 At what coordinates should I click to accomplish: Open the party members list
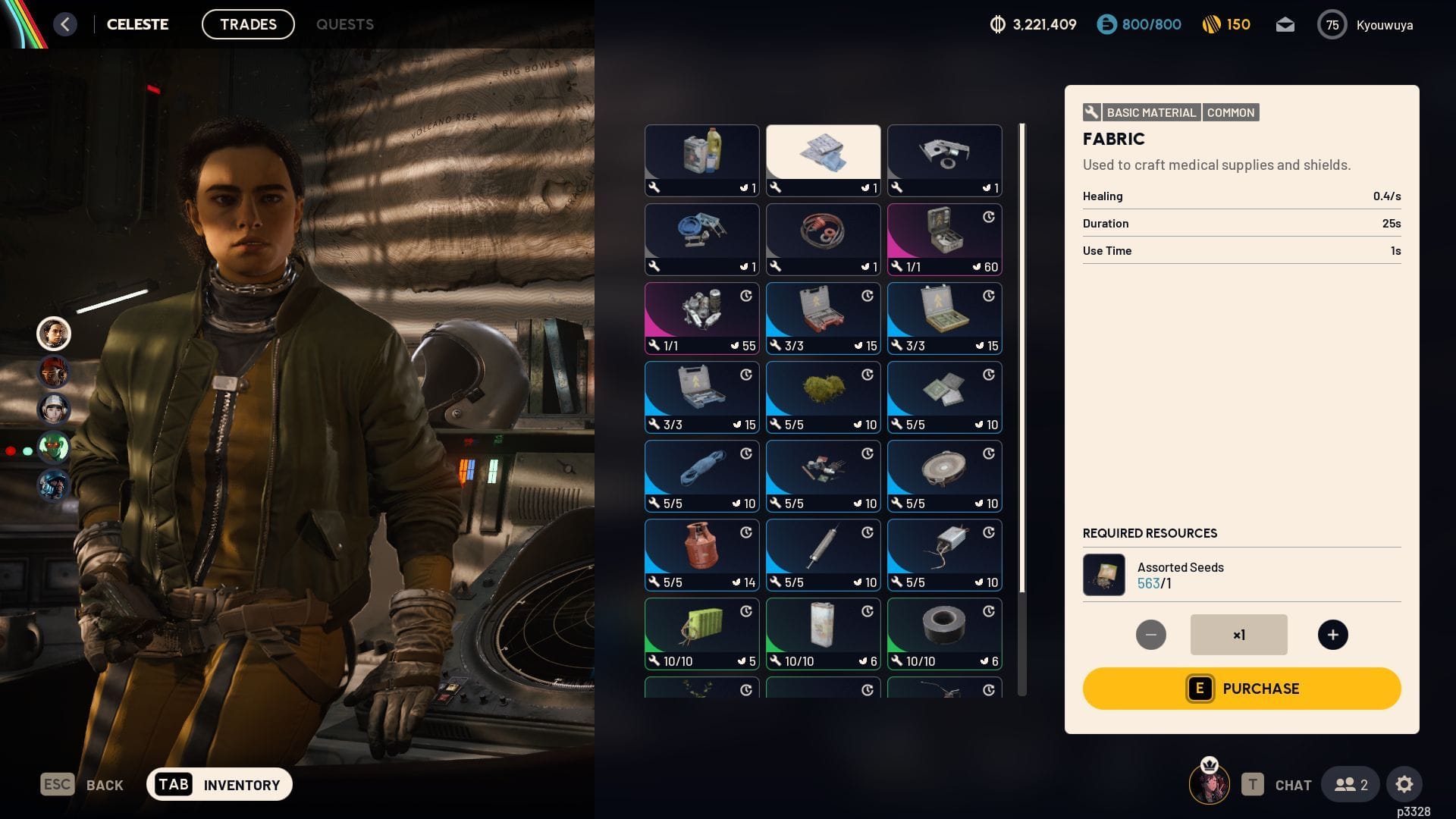pos(1351,784)
